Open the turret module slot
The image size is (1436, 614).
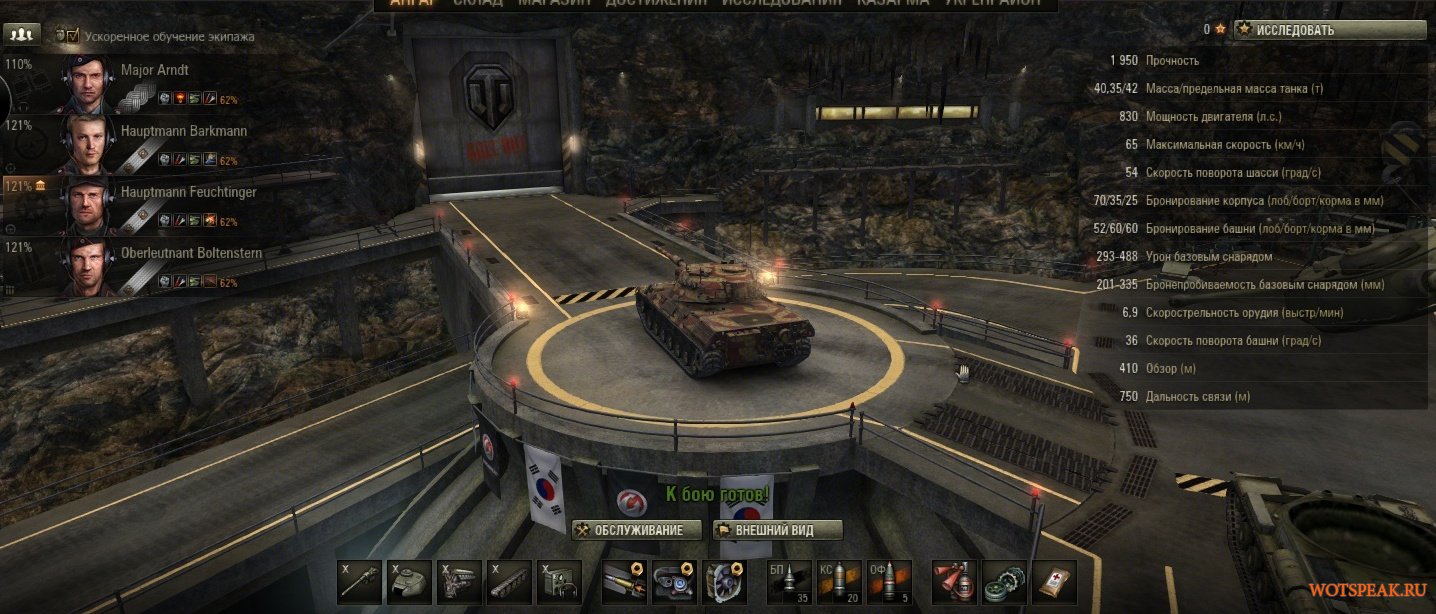pyautogui.click(x=409, y=582)
